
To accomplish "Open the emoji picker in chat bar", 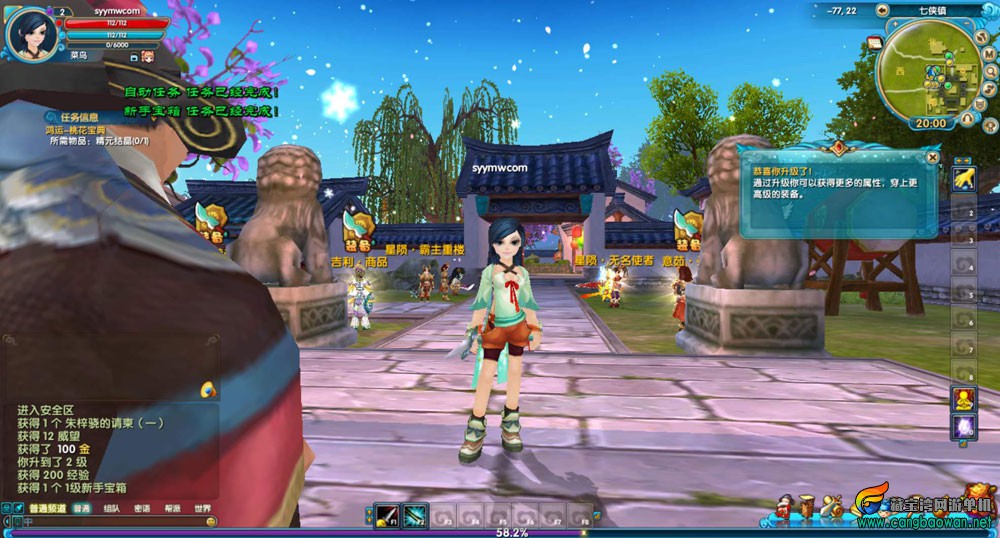I will click(x=210, y=521).
